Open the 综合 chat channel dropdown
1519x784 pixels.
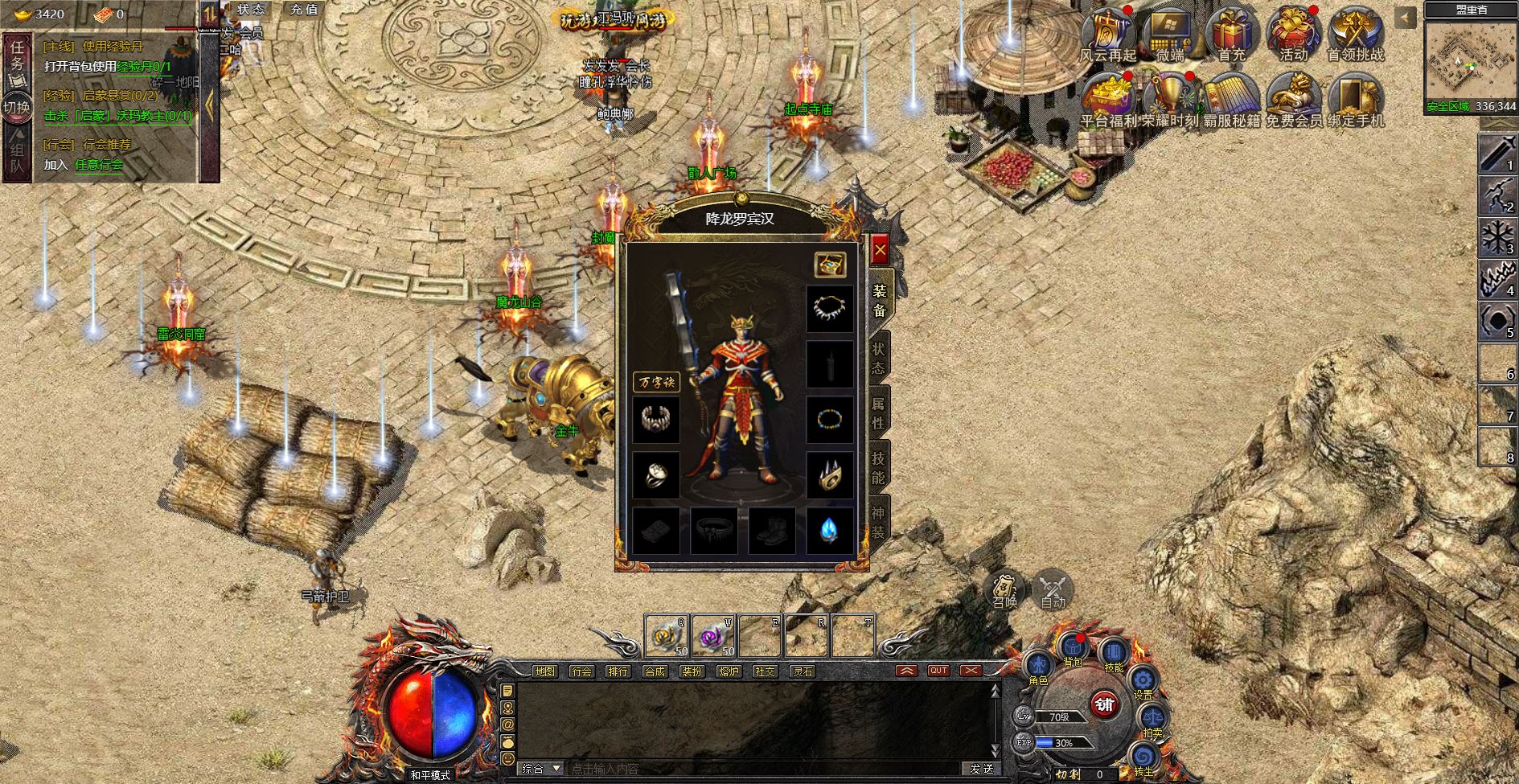(541, 769)
